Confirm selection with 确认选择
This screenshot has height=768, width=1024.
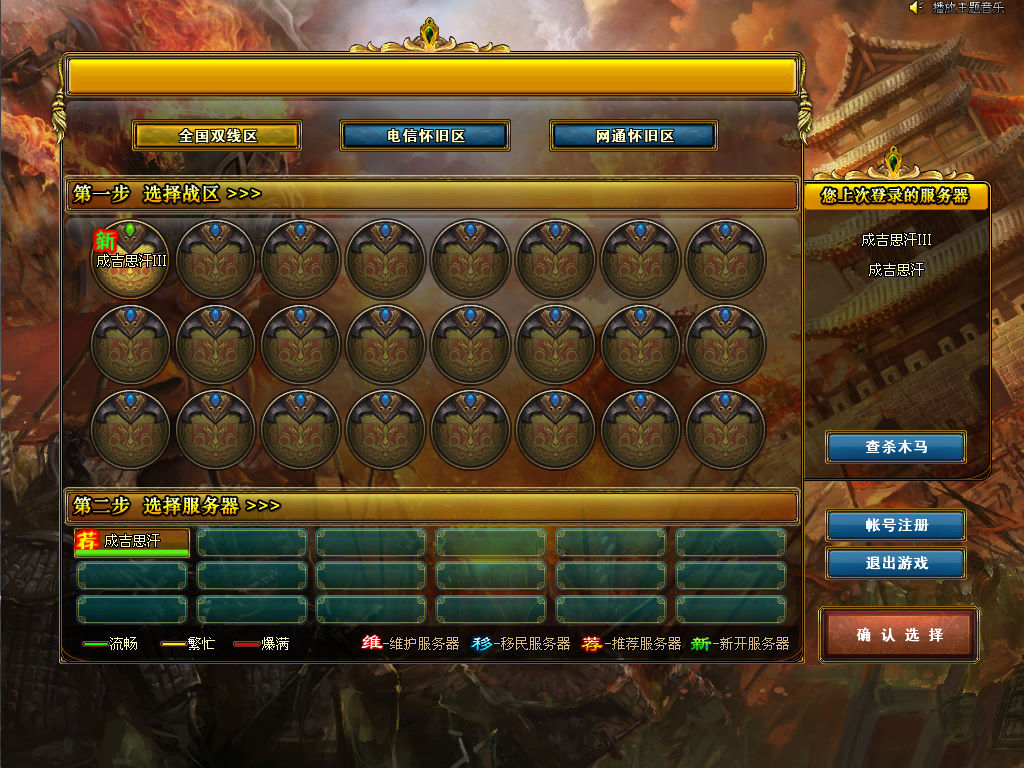click(899, 634)
